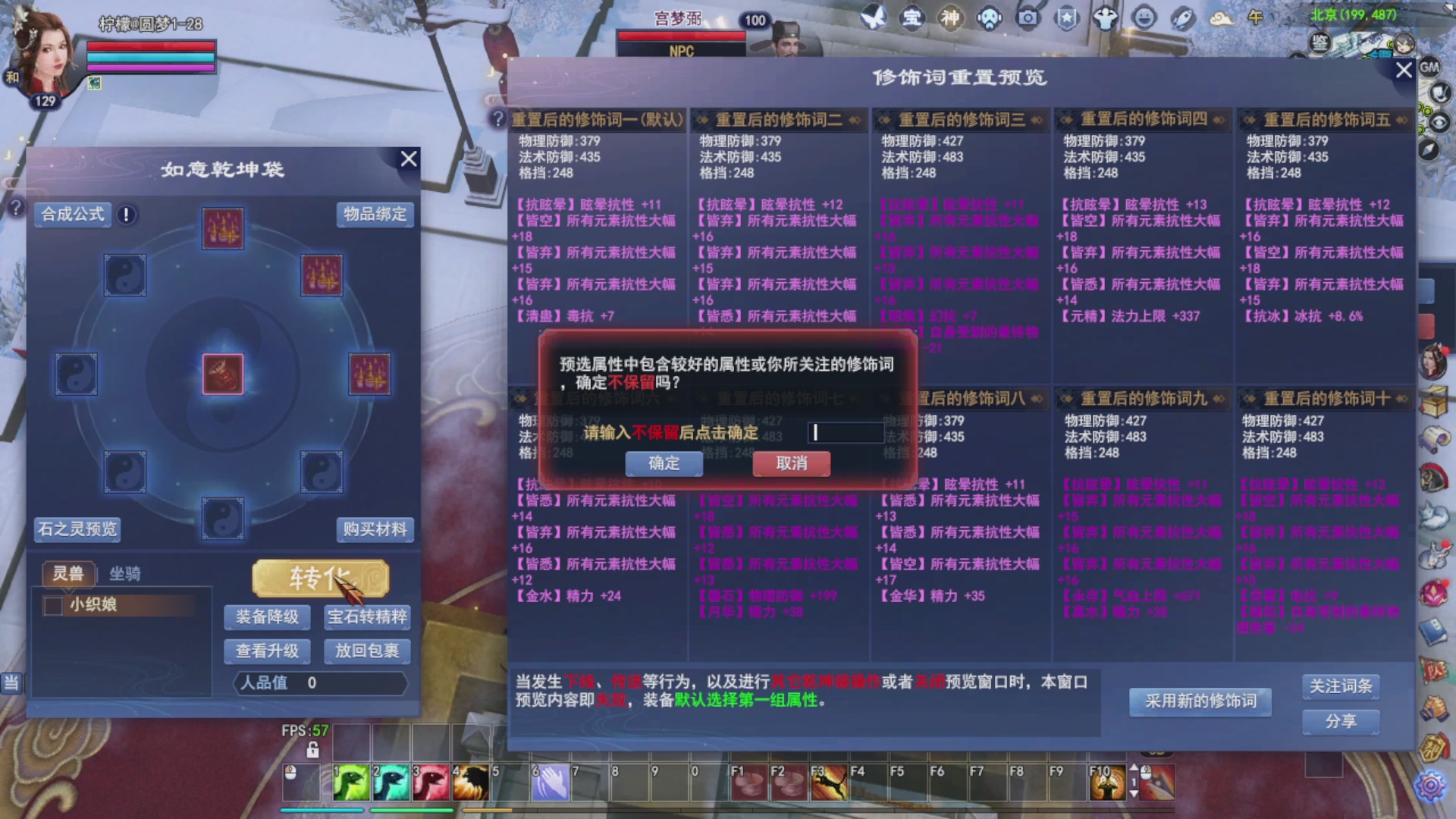1456x819 pixels.
Task: Click the rocket boost icon in top bar
Action: point(1181,19)
